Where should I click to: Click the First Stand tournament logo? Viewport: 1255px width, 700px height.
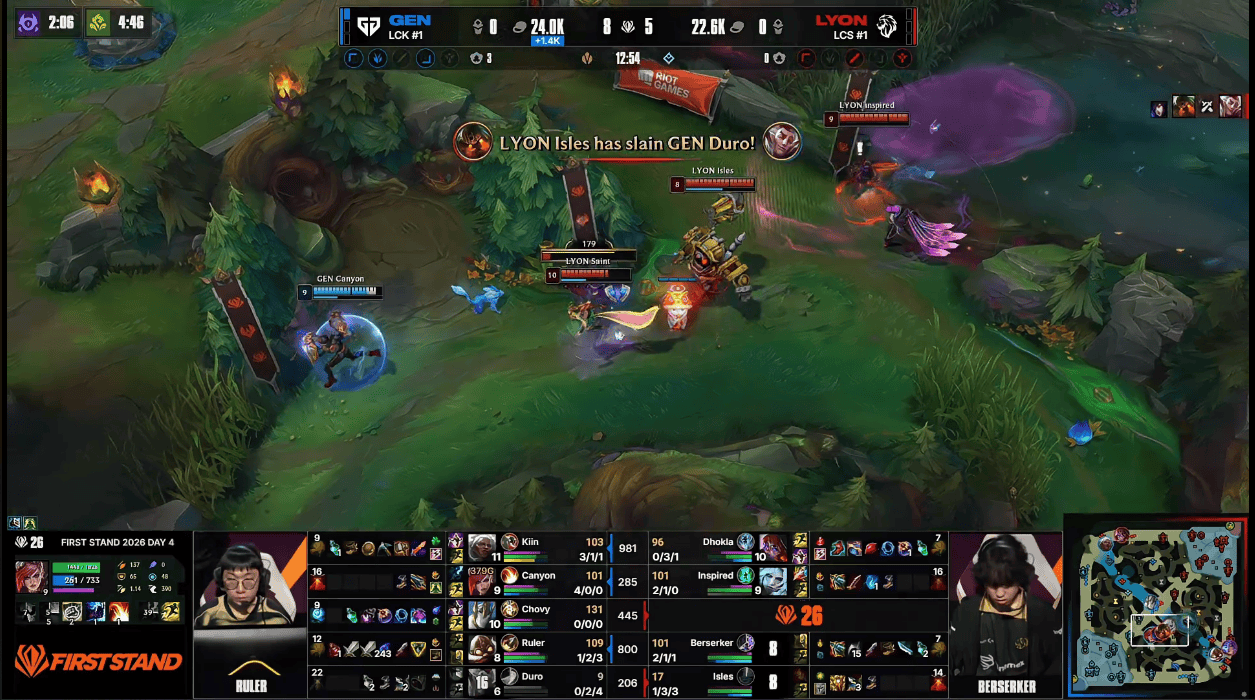click(98, 660)
